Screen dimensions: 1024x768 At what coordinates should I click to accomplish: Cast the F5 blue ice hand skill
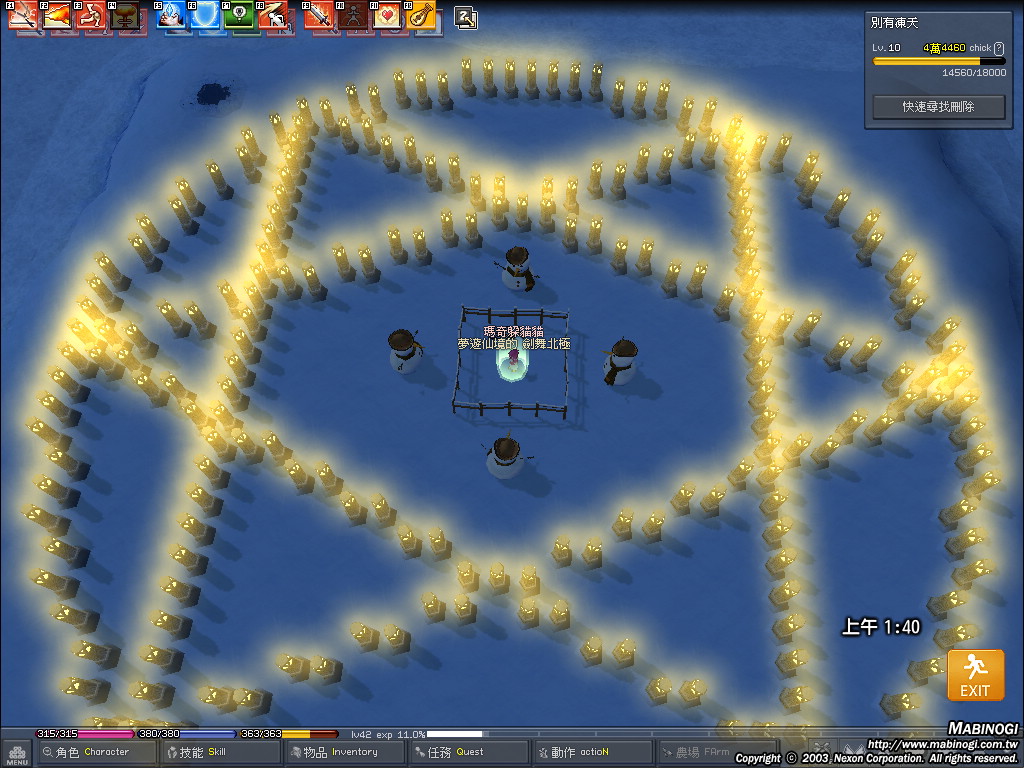coord(172,15)
